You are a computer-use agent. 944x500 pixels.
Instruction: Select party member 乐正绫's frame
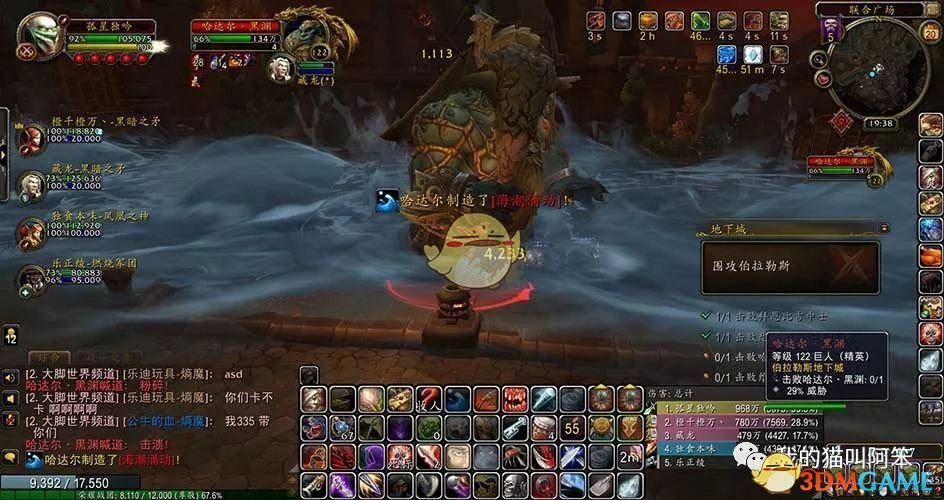pyautogui.click(x=30, y=280)
